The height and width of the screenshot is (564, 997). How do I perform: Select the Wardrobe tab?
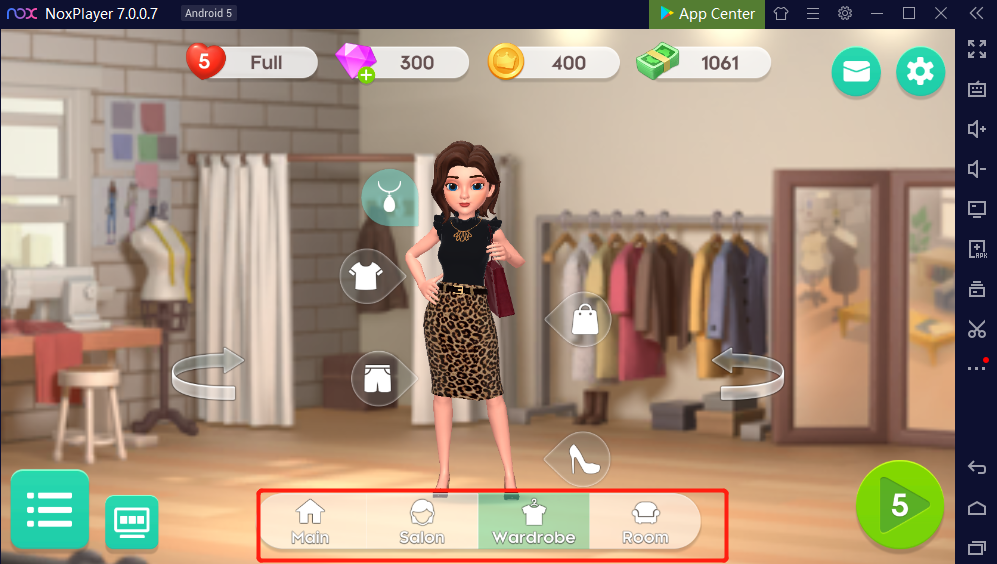(534, 522)
